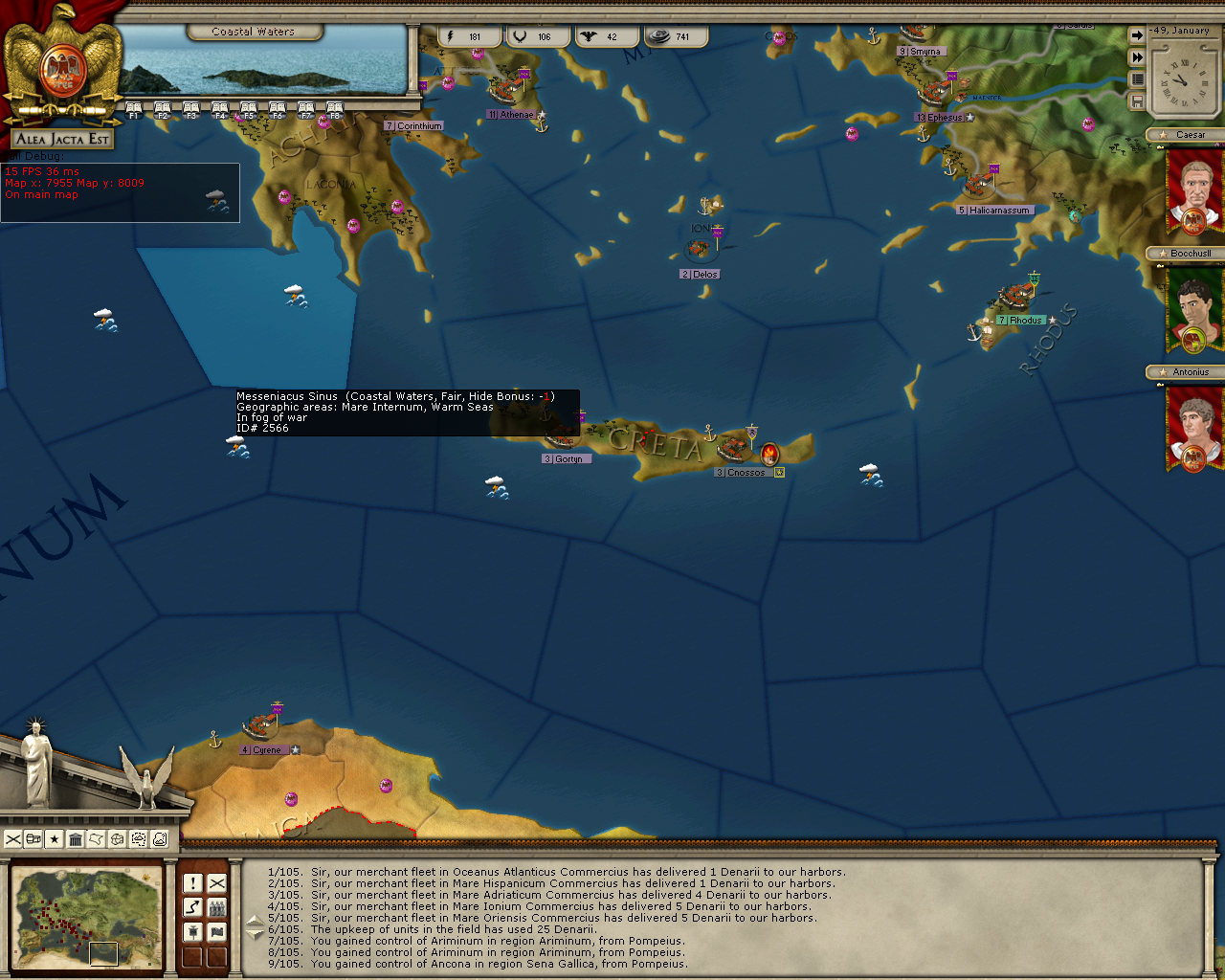The image size is (1225, 980).
Task: Click the exclamation mark message filter
Action: (x=193, y=883)
